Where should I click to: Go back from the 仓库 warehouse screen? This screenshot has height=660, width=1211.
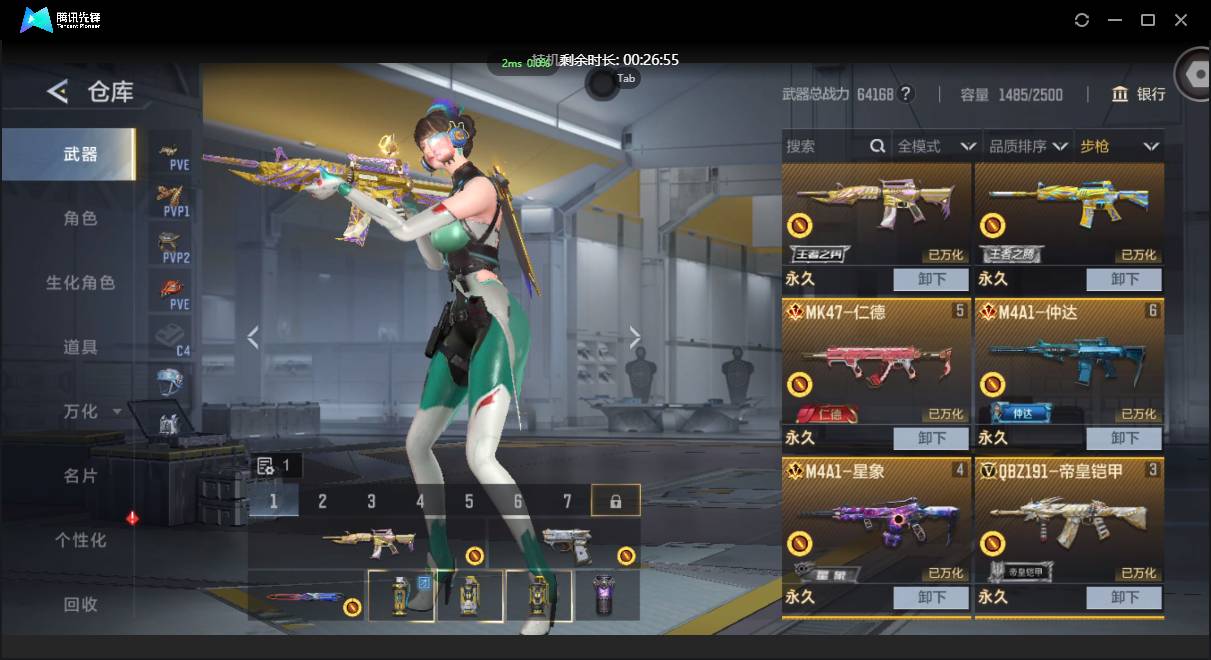pos(58,92)
